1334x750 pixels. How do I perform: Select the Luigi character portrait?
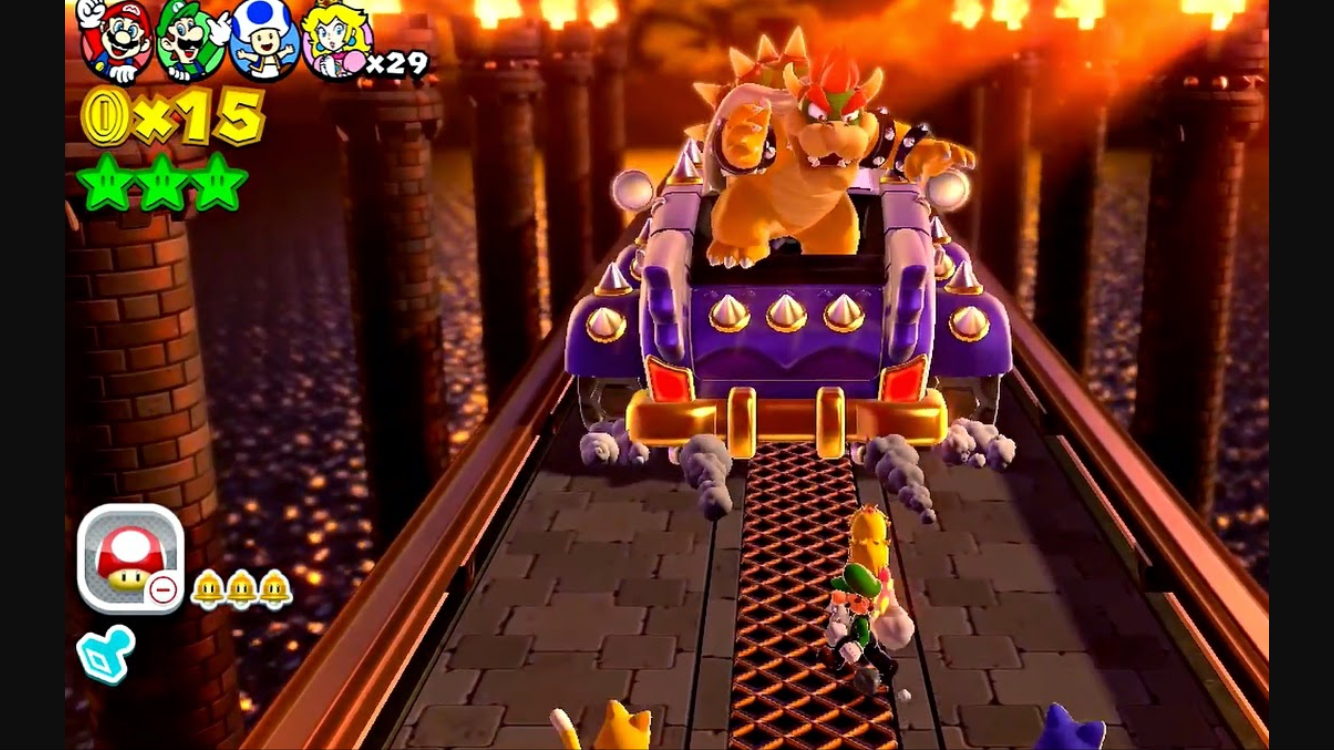(x=188, y=42)
